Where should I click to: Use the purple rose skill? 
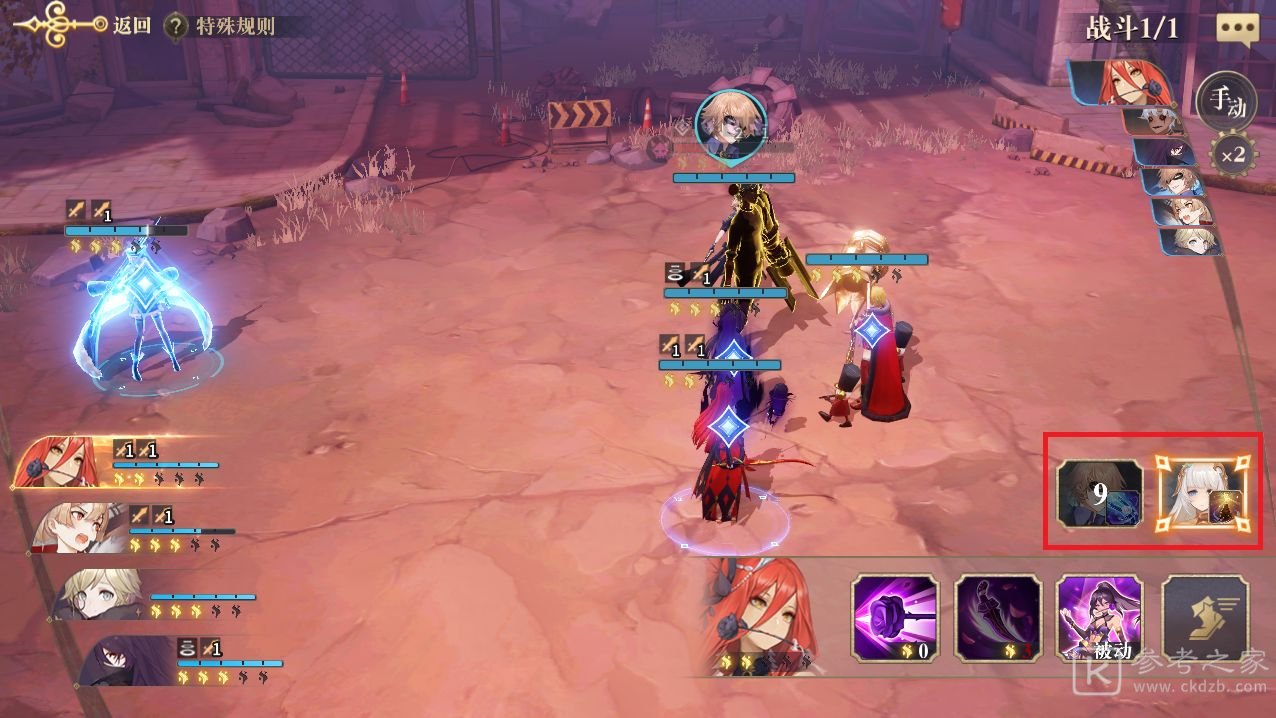click(895, 618)
